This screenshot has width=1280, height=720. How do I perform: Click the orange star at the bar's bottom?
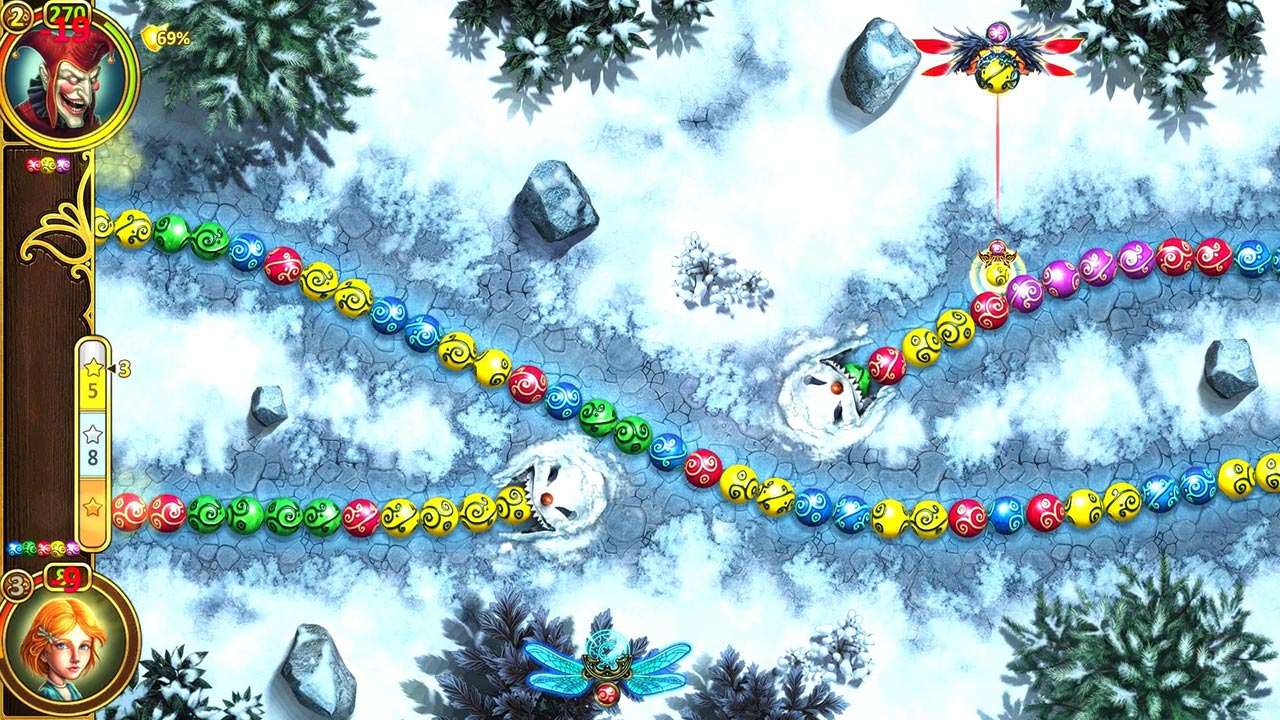click(90, 507)
